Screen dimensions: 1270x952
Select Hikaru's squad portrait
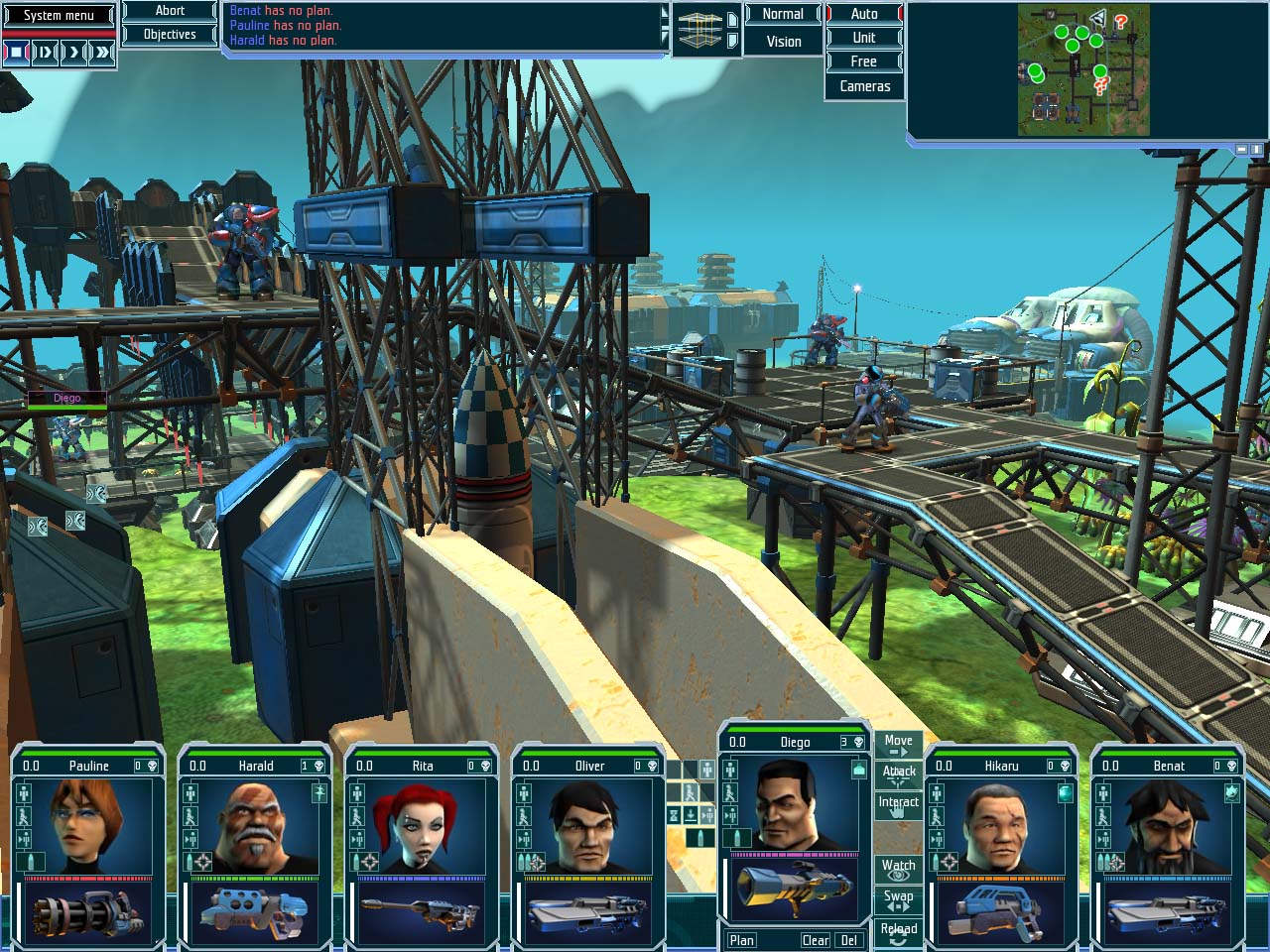click(x=1001, y=825)
